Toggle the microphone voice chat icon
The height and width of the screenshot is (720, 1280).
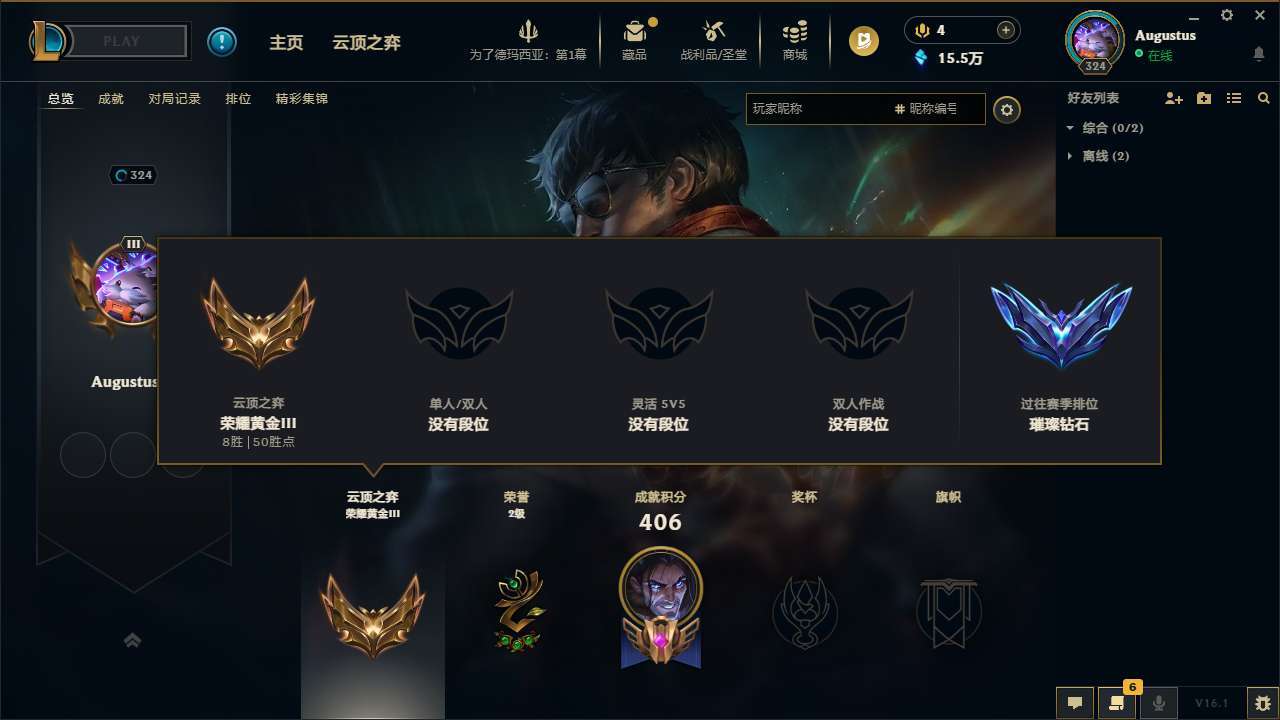tap(1160, 702)
